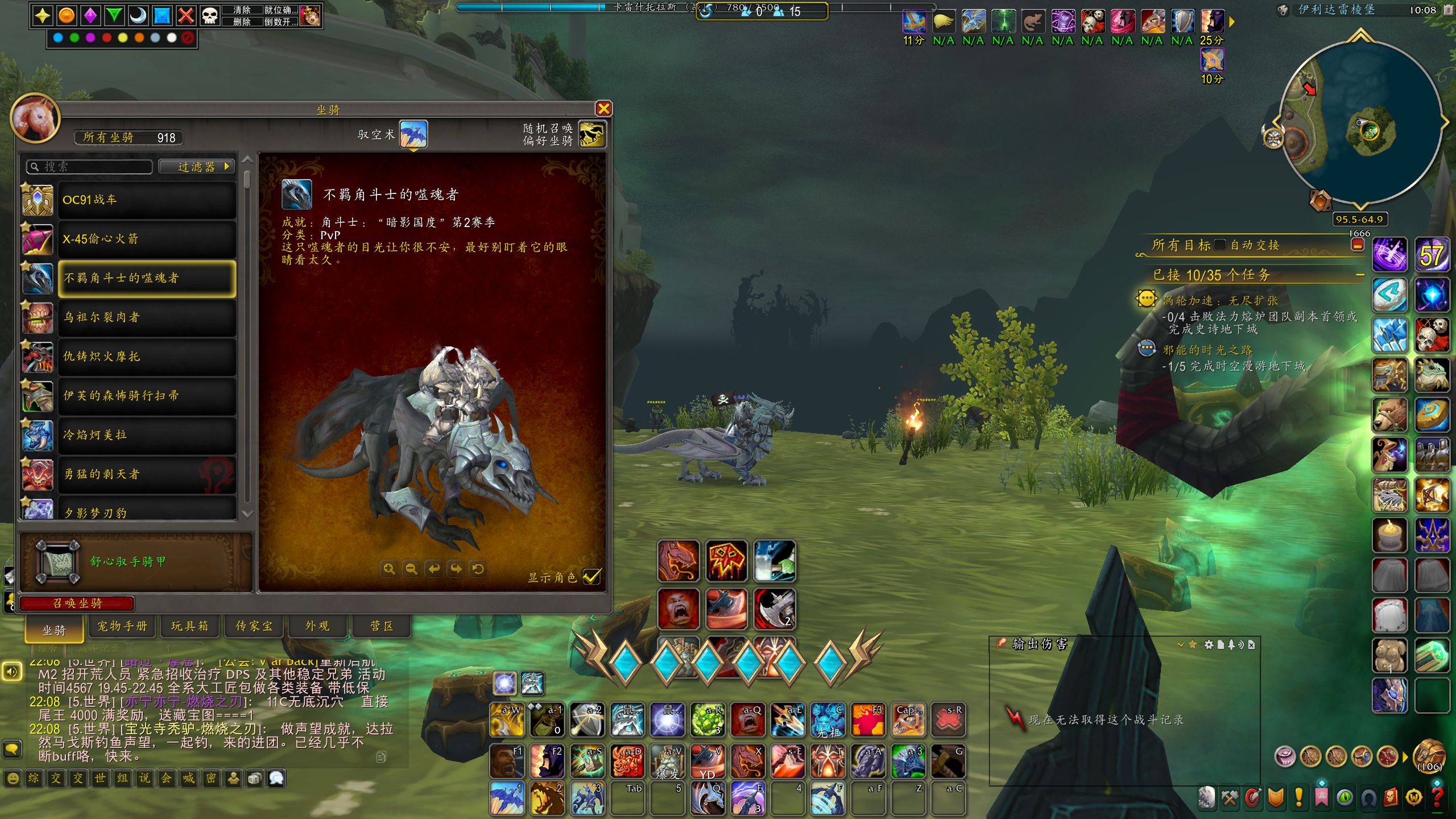Open the 玩具箱 toy box tab
1456x819 pixels.
point(189,626)
